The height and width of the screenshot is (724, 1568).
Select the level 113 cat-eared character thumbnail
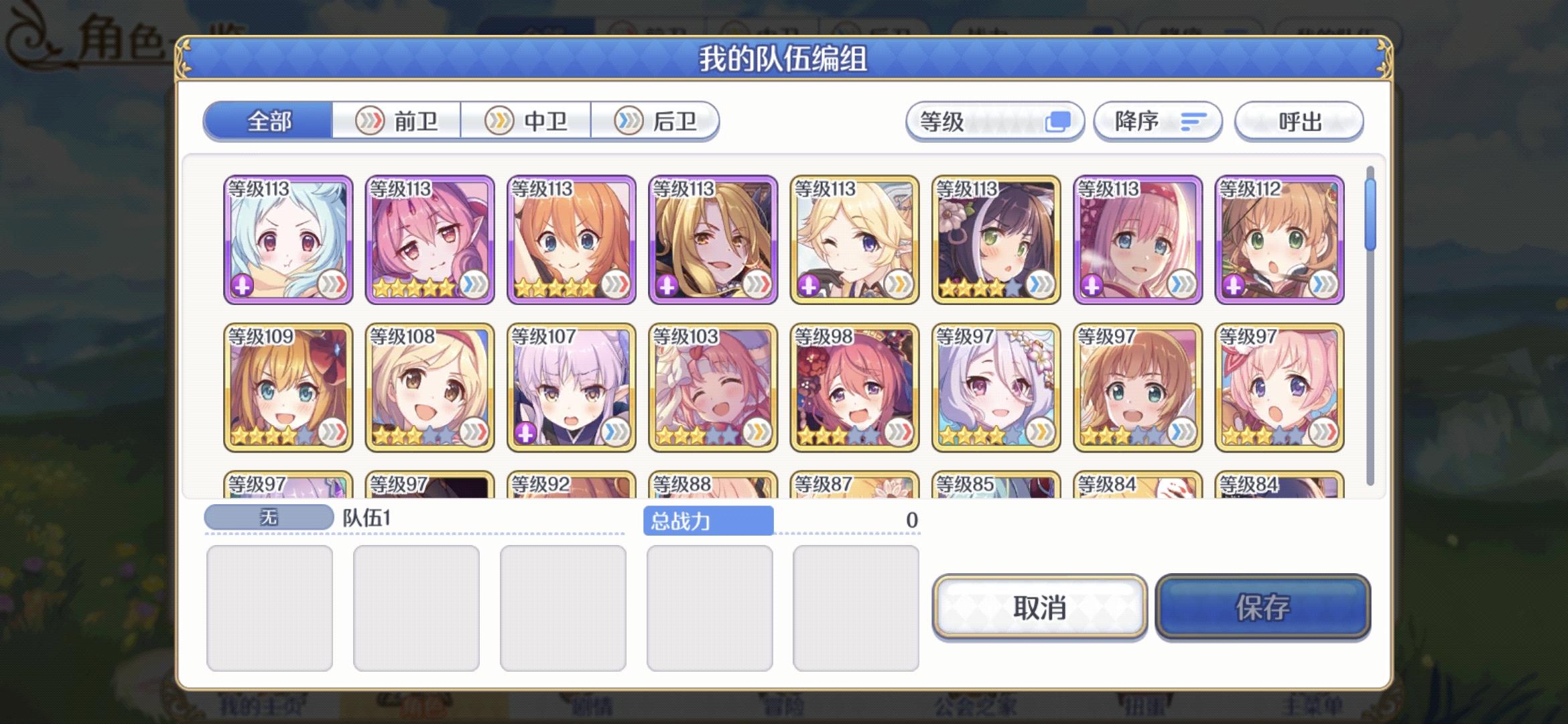click(x=996, y=238)
